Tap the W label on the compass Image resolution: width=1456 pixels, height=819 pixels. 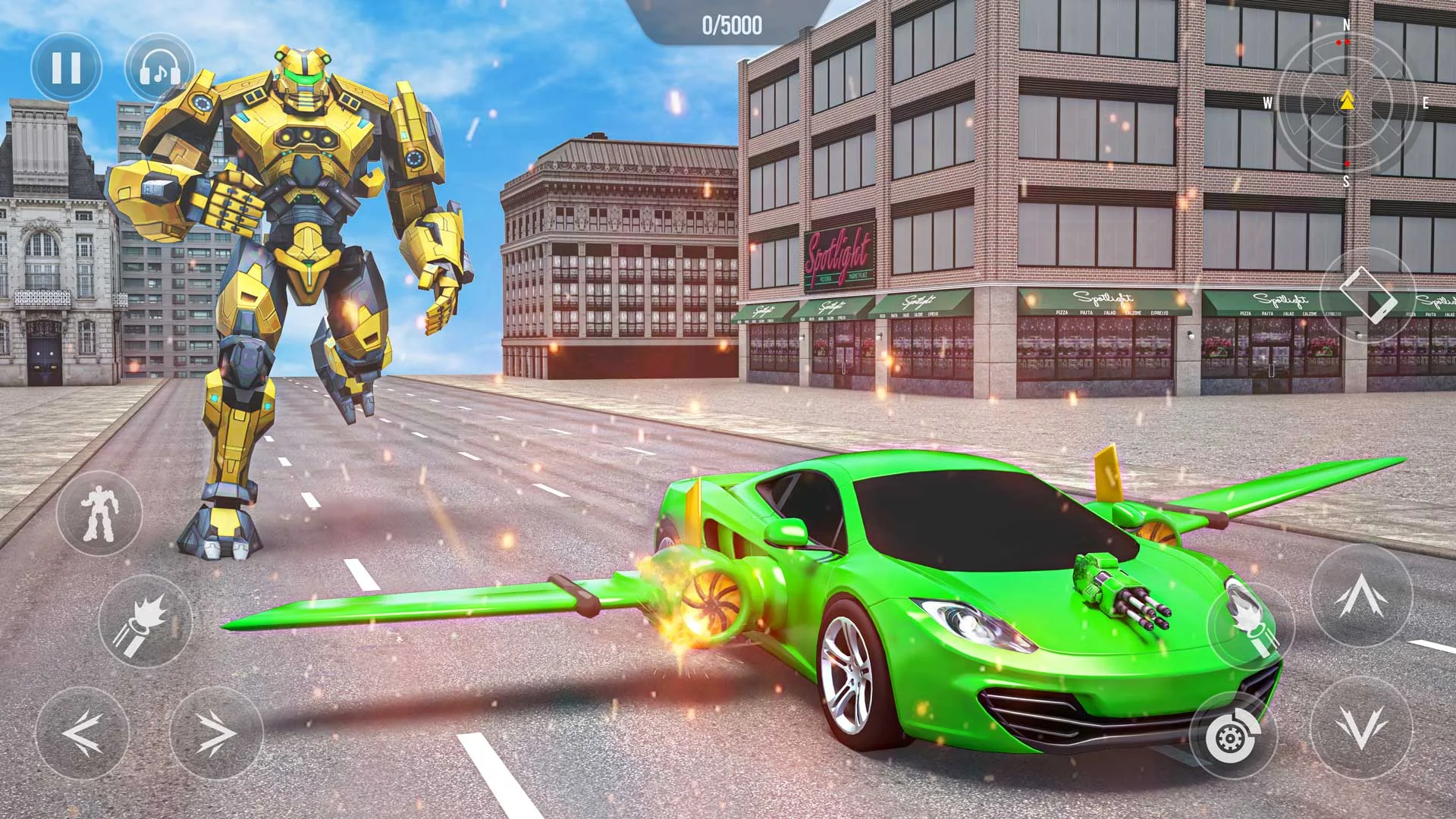point(1268,104)
